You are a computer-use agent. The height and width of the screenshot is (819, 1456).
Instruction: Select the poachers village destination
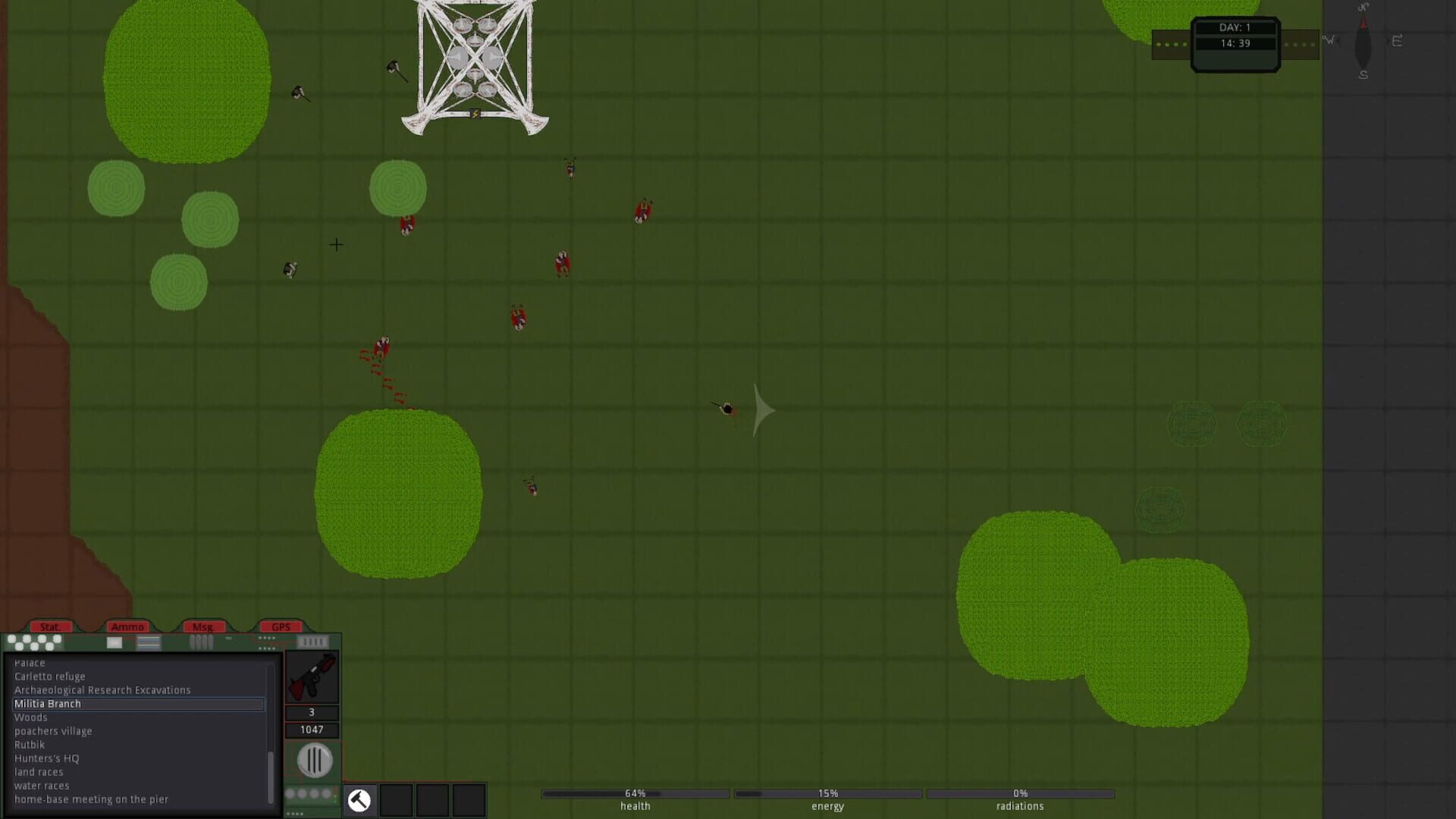[x=54, y=730]
